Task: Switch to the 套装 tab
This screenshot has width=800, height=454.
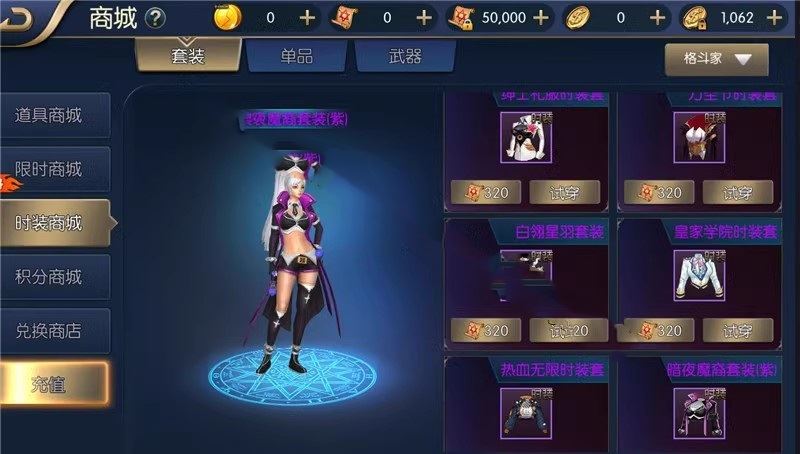Action: [x=187, y=56]
